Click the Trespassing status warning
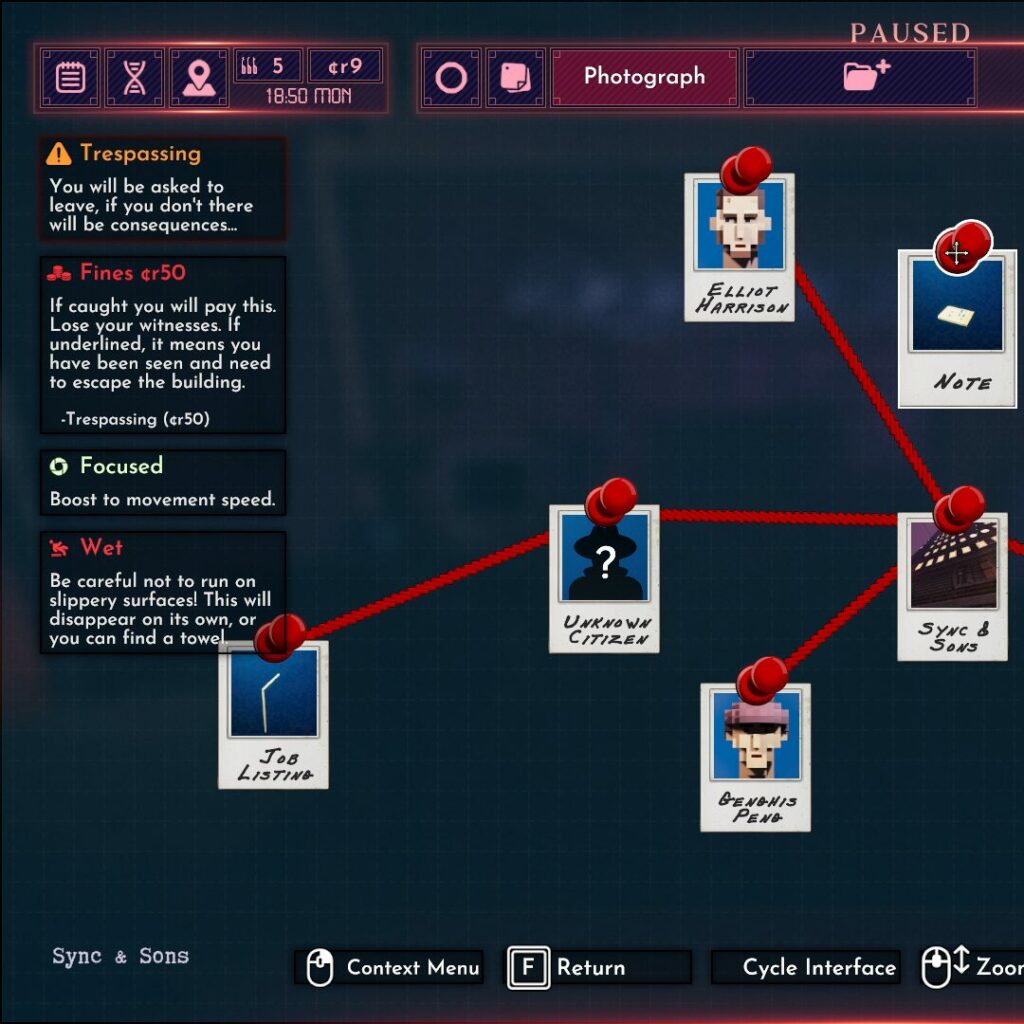 point(163,188)
